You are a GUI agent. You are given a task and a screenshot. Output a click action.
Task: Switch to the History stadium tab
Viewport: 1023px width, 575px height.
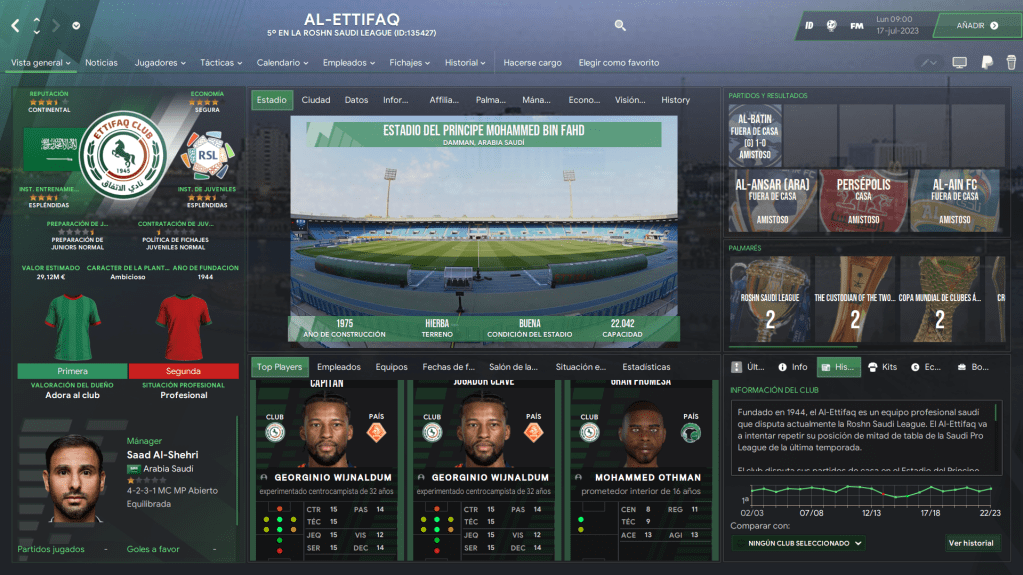(x=675, y=100)
